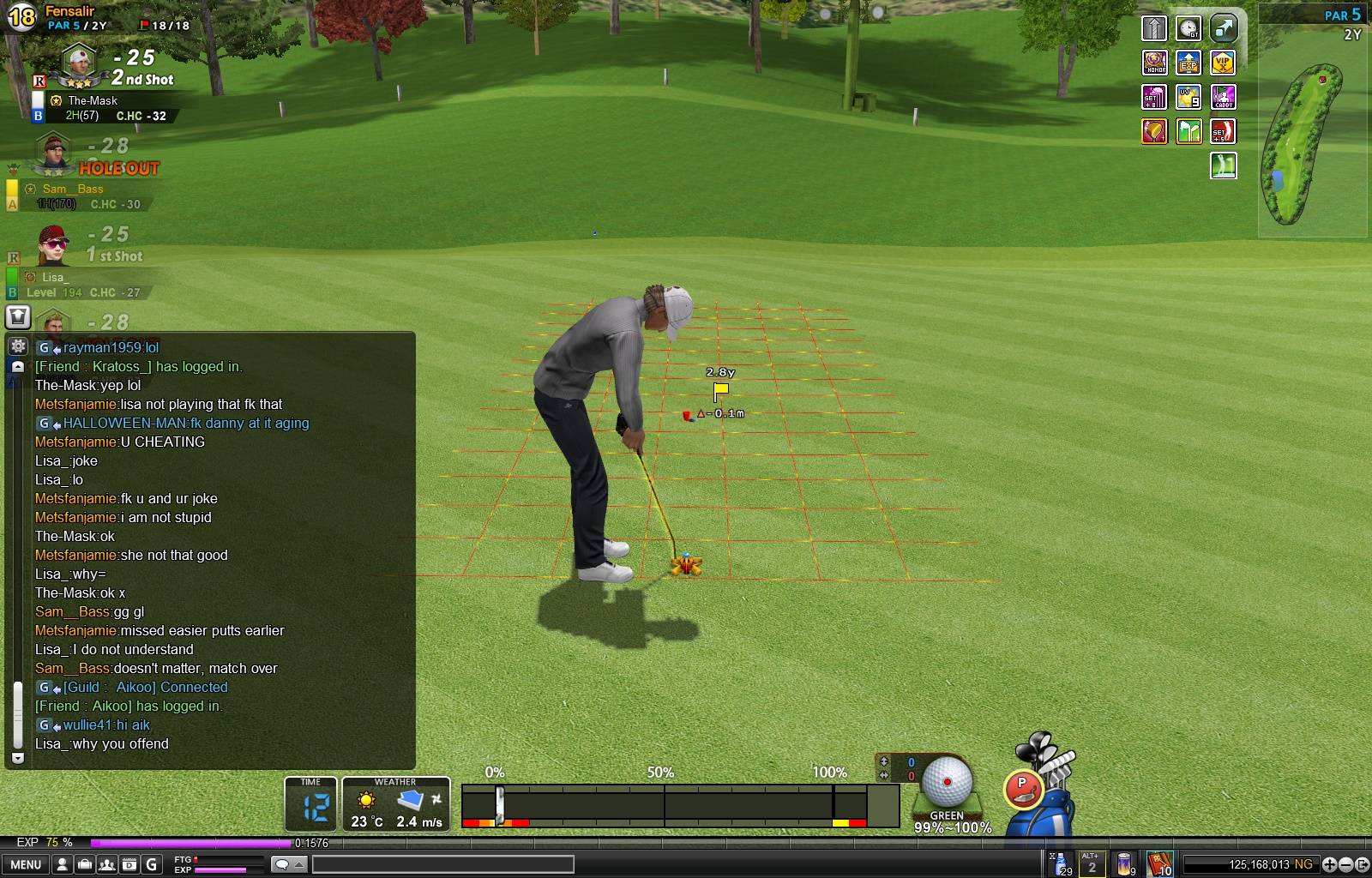Open the chat settings gear icon
Image resolution: width=1372 pixels, height=878 pixels.
pyautogui.click(x=17, y=346)
